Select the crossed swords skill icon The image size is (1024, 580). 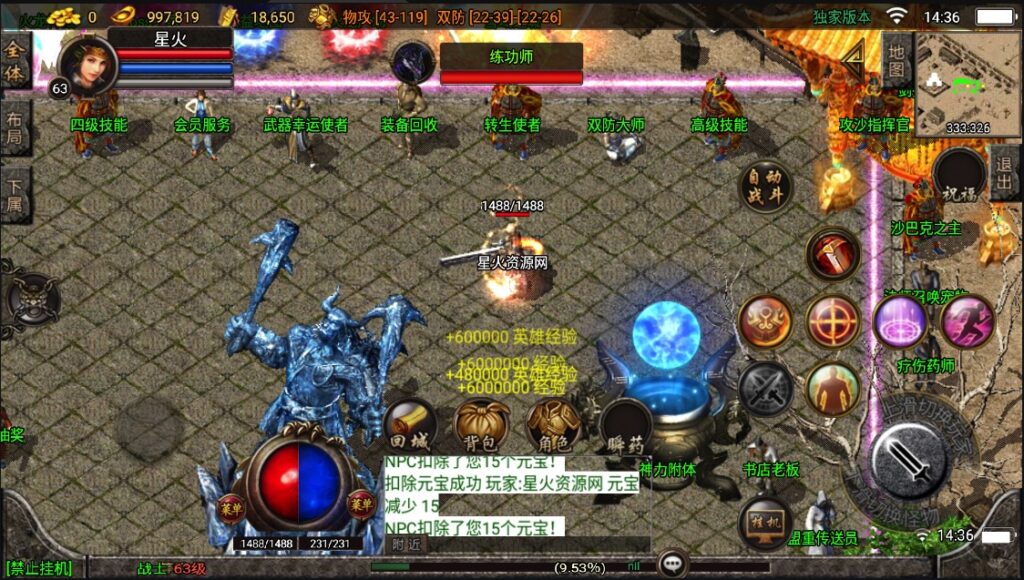click(765, 388)
